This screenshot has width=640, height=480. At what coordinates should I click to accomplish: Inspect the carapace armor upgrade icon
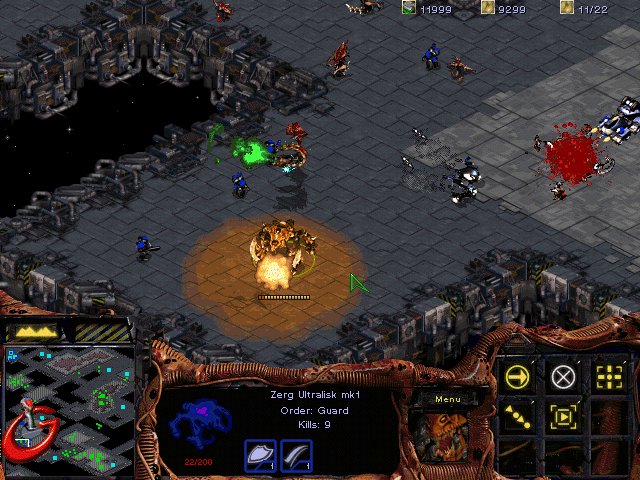pos(260,454)
